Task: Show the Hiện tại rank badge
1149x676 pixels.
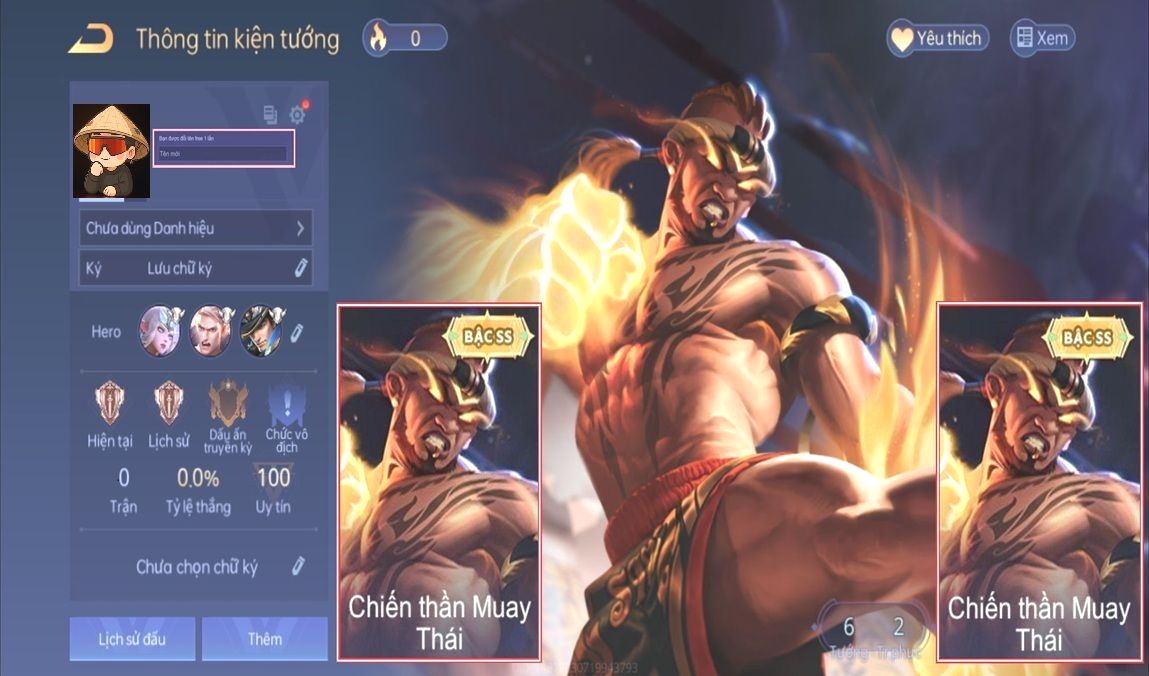Action: pos(110,403)
